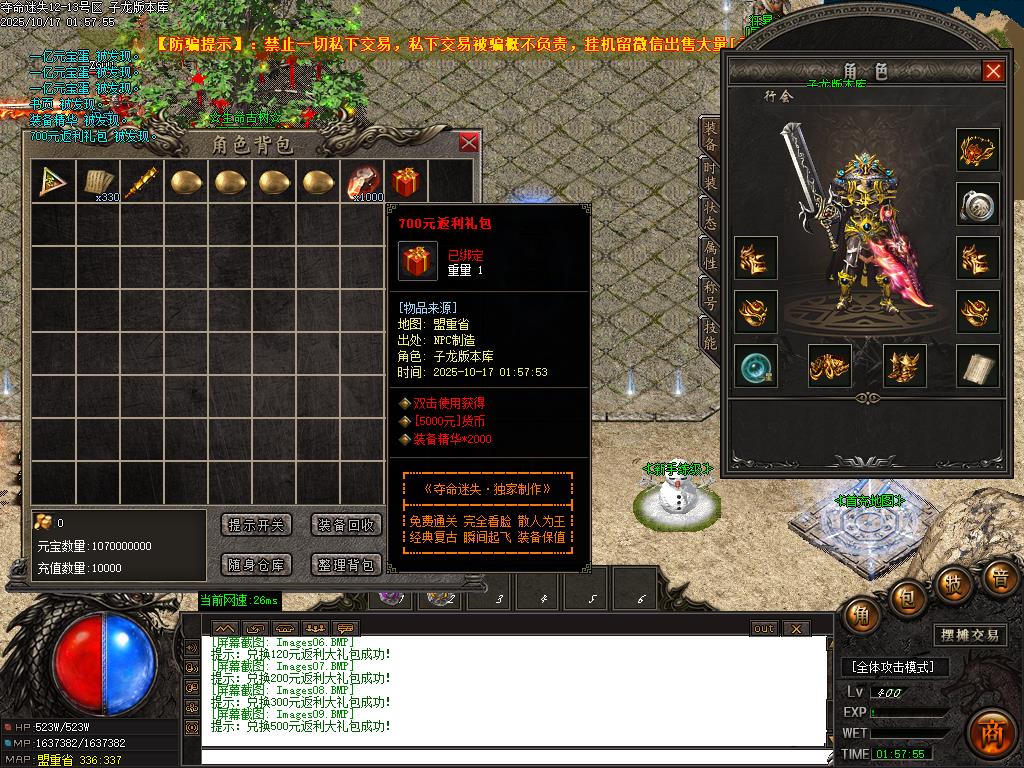Image resolution: width=1024 pixels, height=768 pixels.
Task: Click the chat window 'out' button
Action: [x=763, y=628]
